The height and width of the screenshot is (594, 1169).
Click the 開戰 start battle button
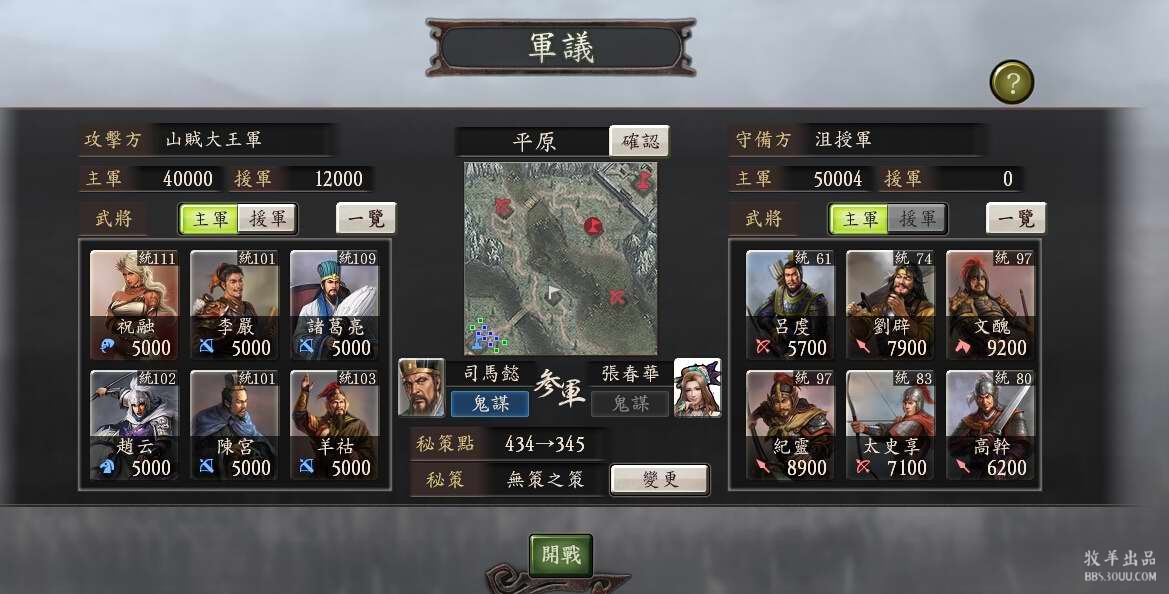click(561, 555)
